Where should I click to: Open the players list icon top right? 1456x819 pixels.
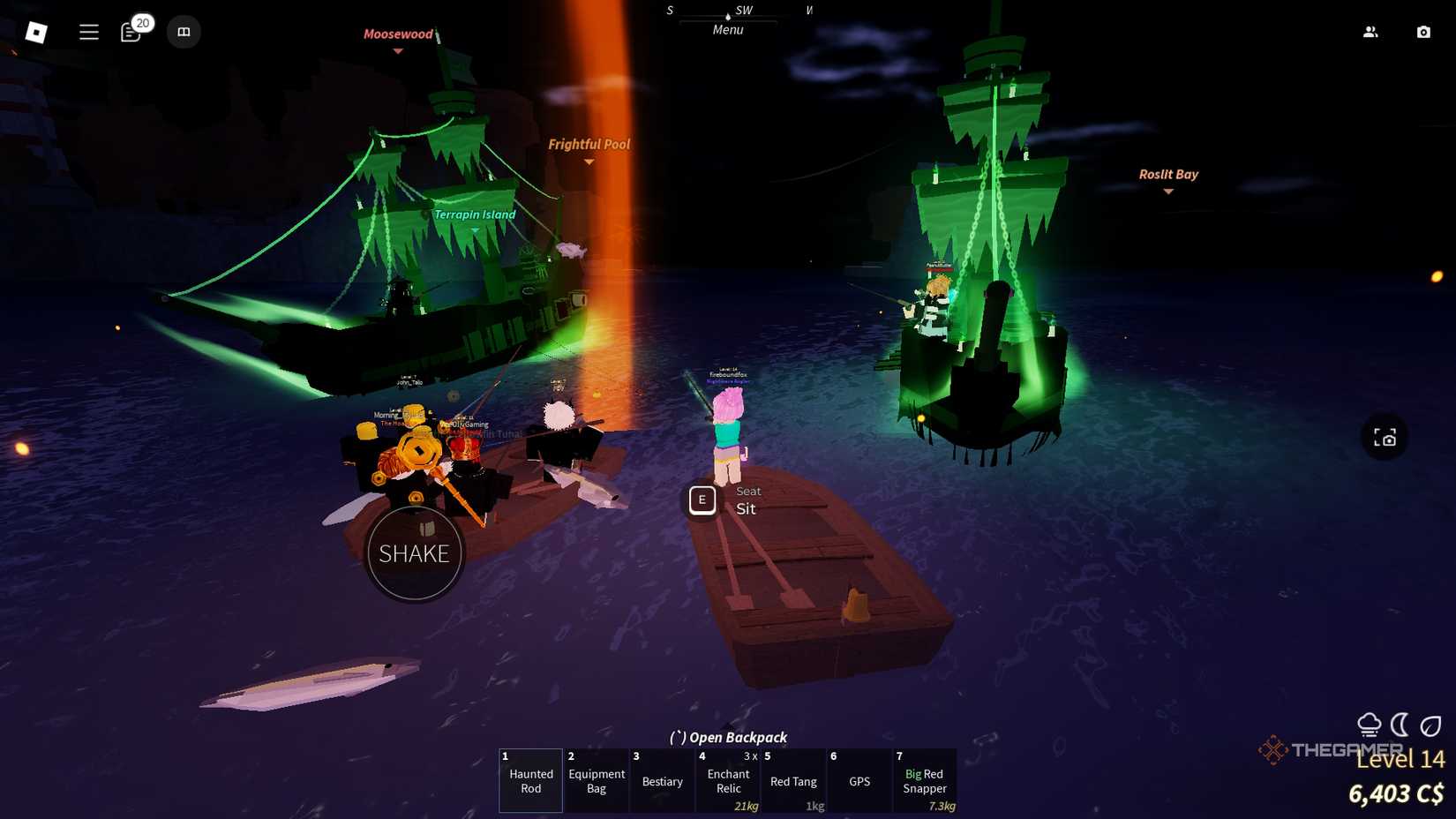click(x=1370, y=31)
